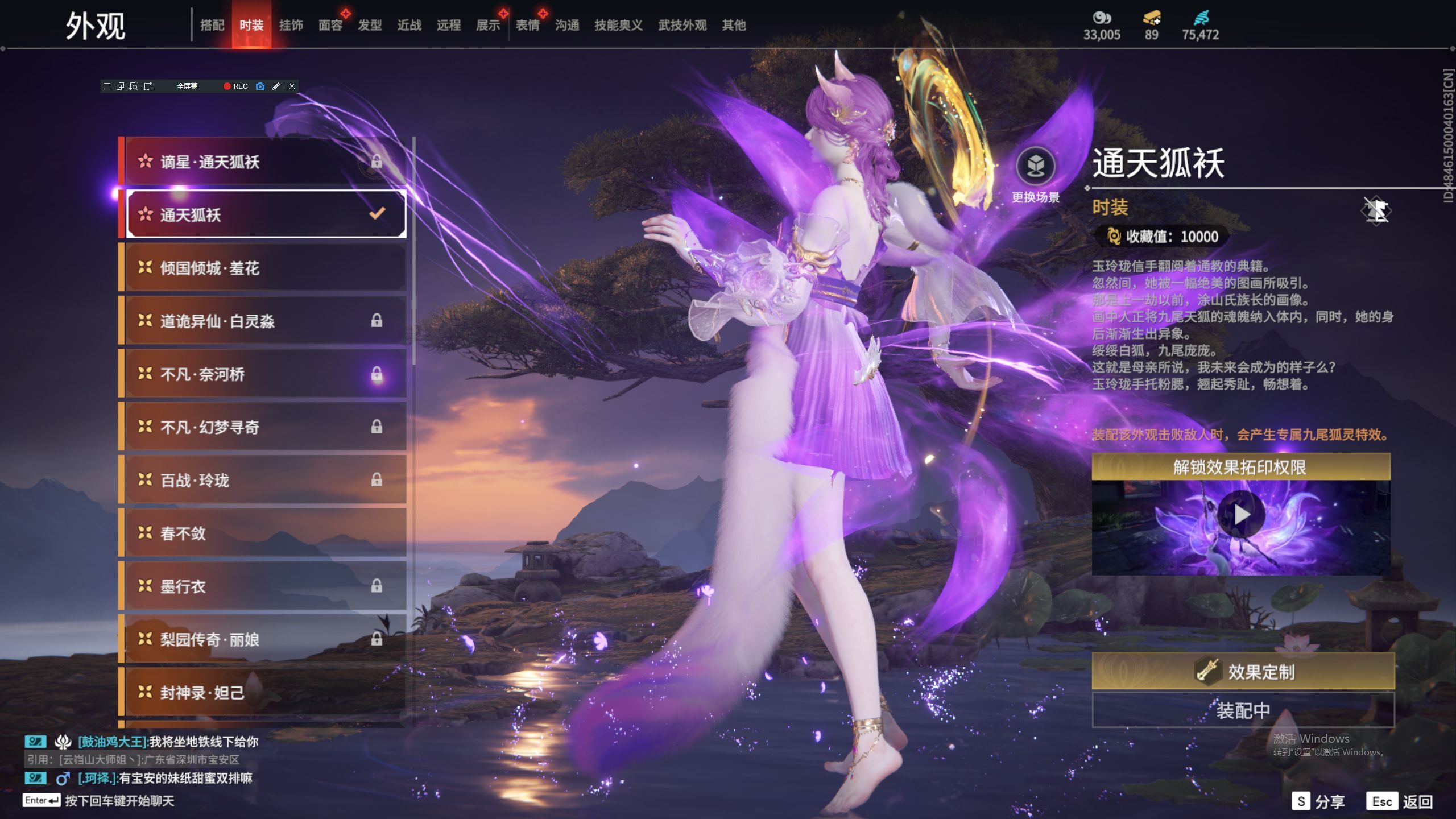Screen dimensions: 1456x819
Task: Switch to the 发型 tab
Action: point(370,26)
